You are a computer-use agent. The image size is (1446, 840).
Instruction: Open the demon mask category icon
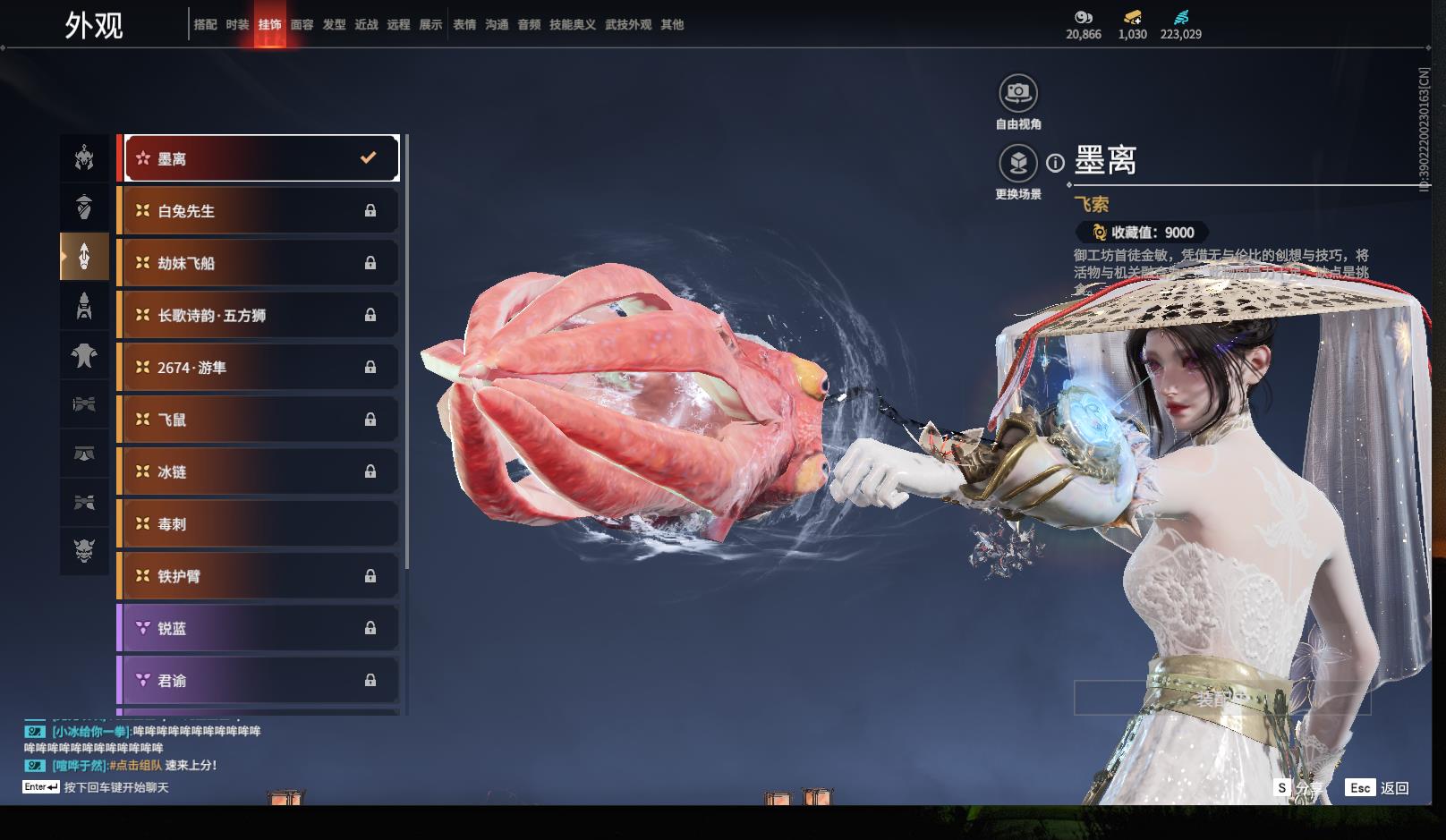[84, 549]
